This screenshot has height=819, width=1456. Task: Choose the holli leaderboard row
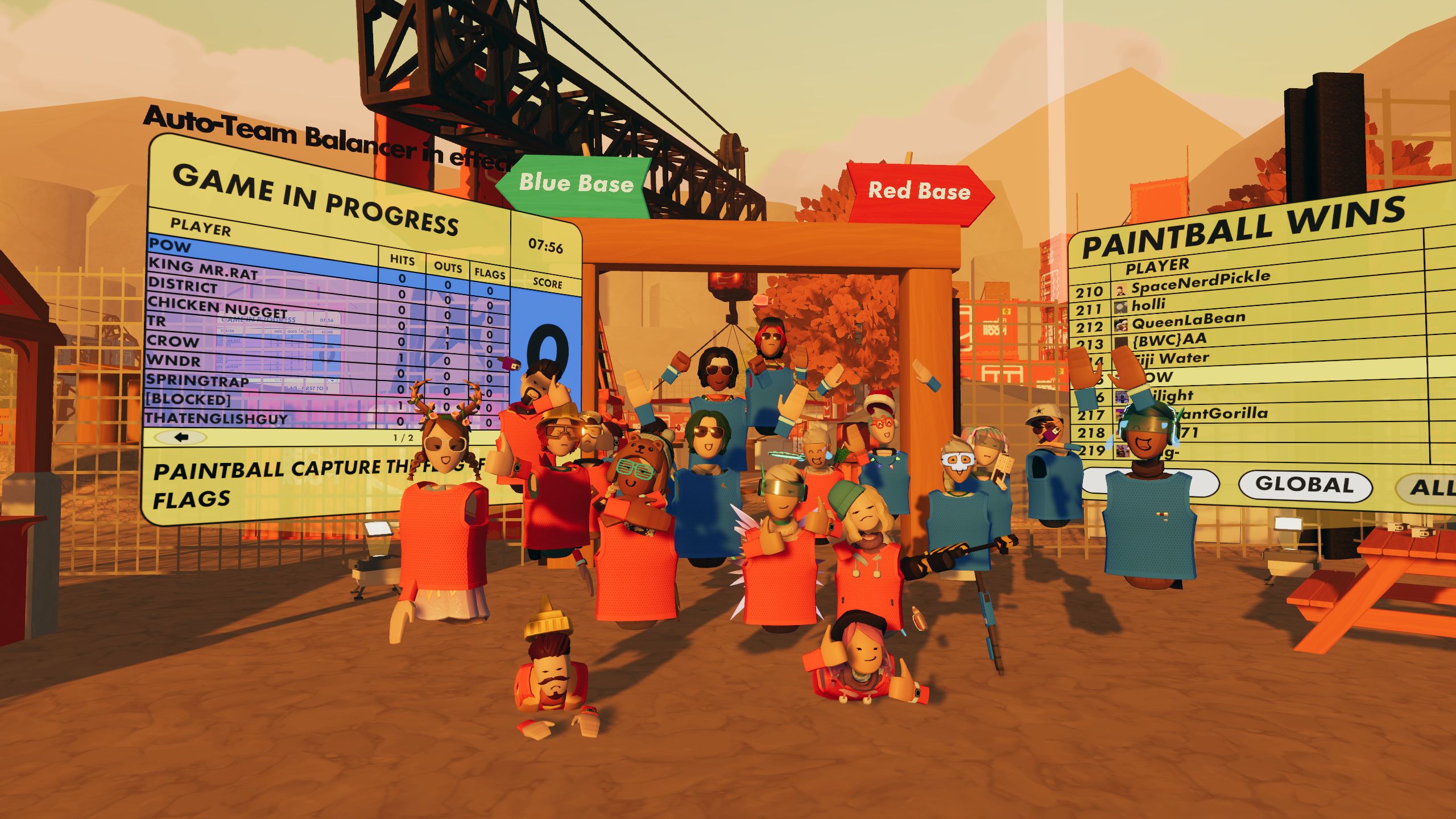[x=1148, y=305]
